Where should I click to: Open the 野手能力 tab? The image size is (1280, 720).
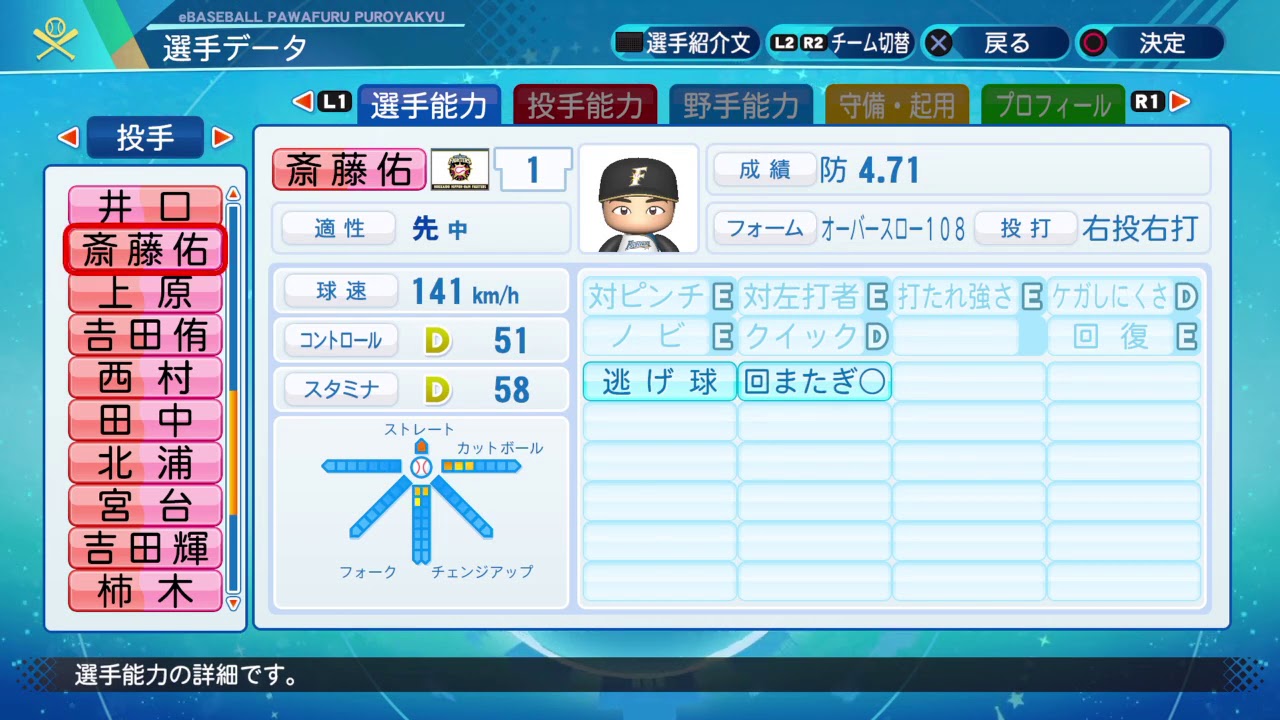point(741,105)
